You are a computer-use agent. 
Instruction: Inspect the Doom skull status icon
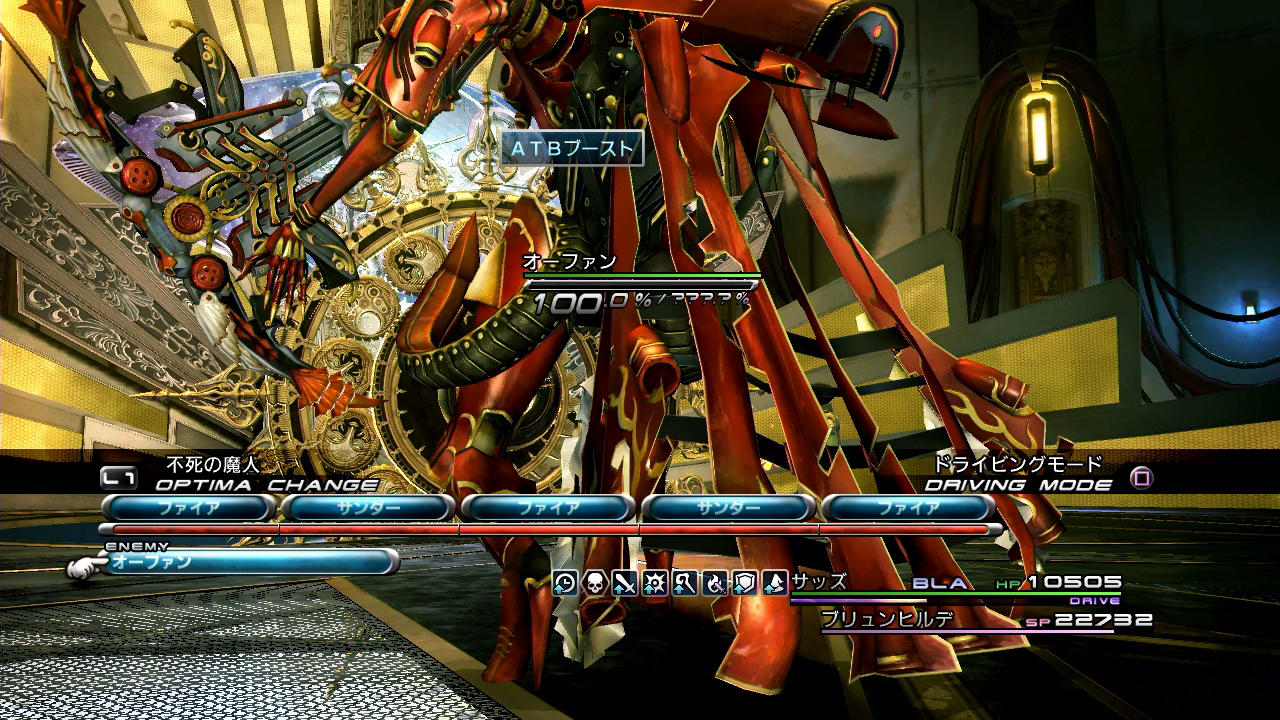595,583
